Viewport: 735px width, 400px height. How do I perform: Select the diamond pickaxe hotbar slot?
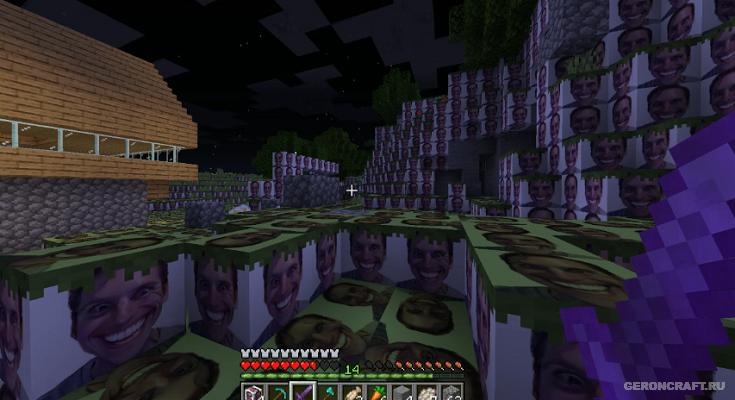click(279, 392)
